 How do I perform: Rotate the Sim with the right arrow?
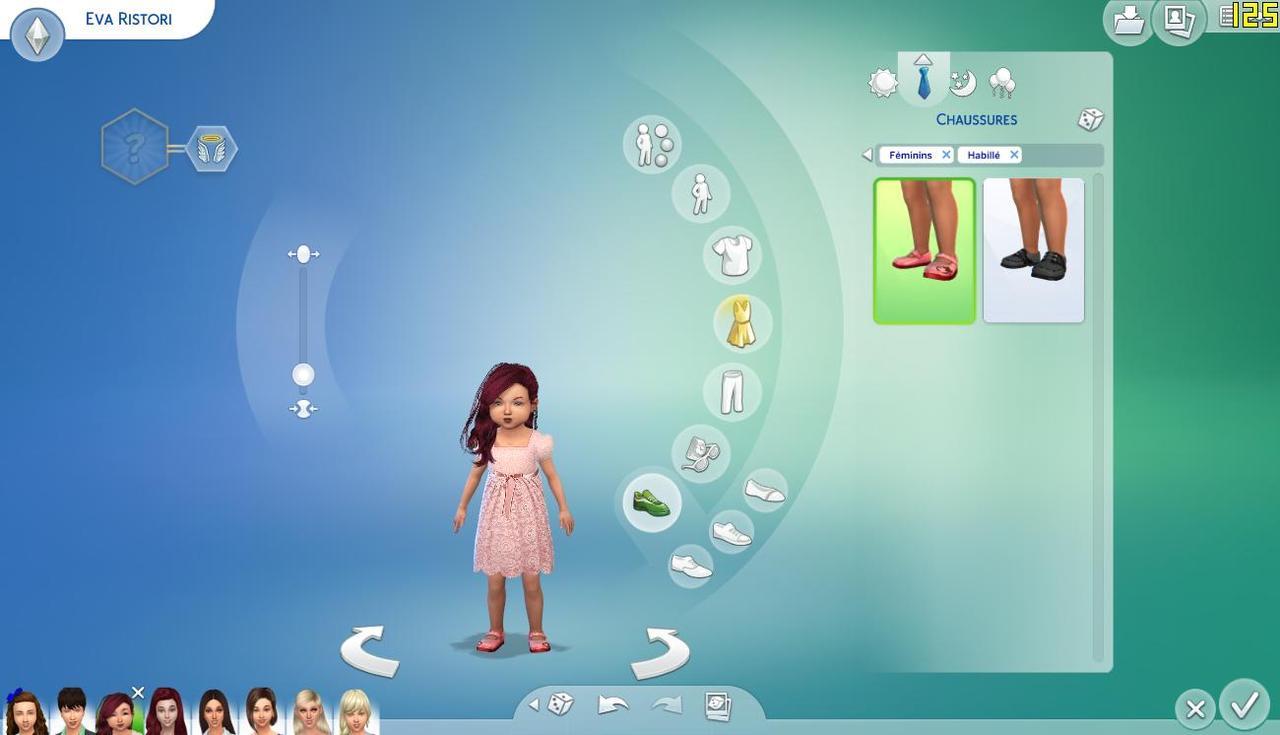coord(660,652)
